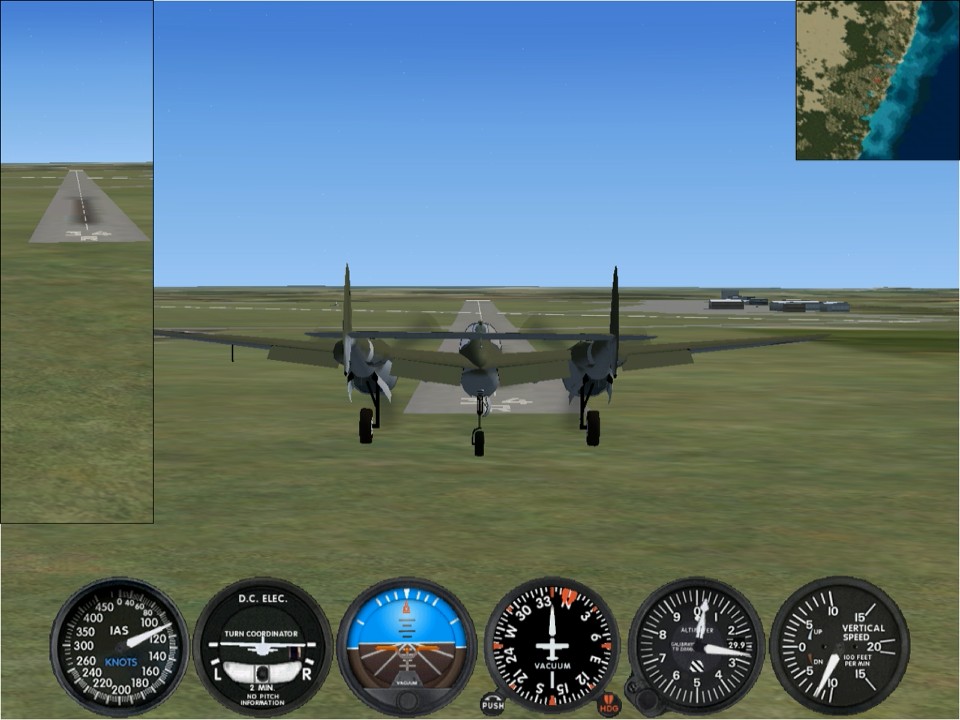This screenshot has width=960, height=720.
Task: Click the vertical speed indicator gauge
Action: 839,647
